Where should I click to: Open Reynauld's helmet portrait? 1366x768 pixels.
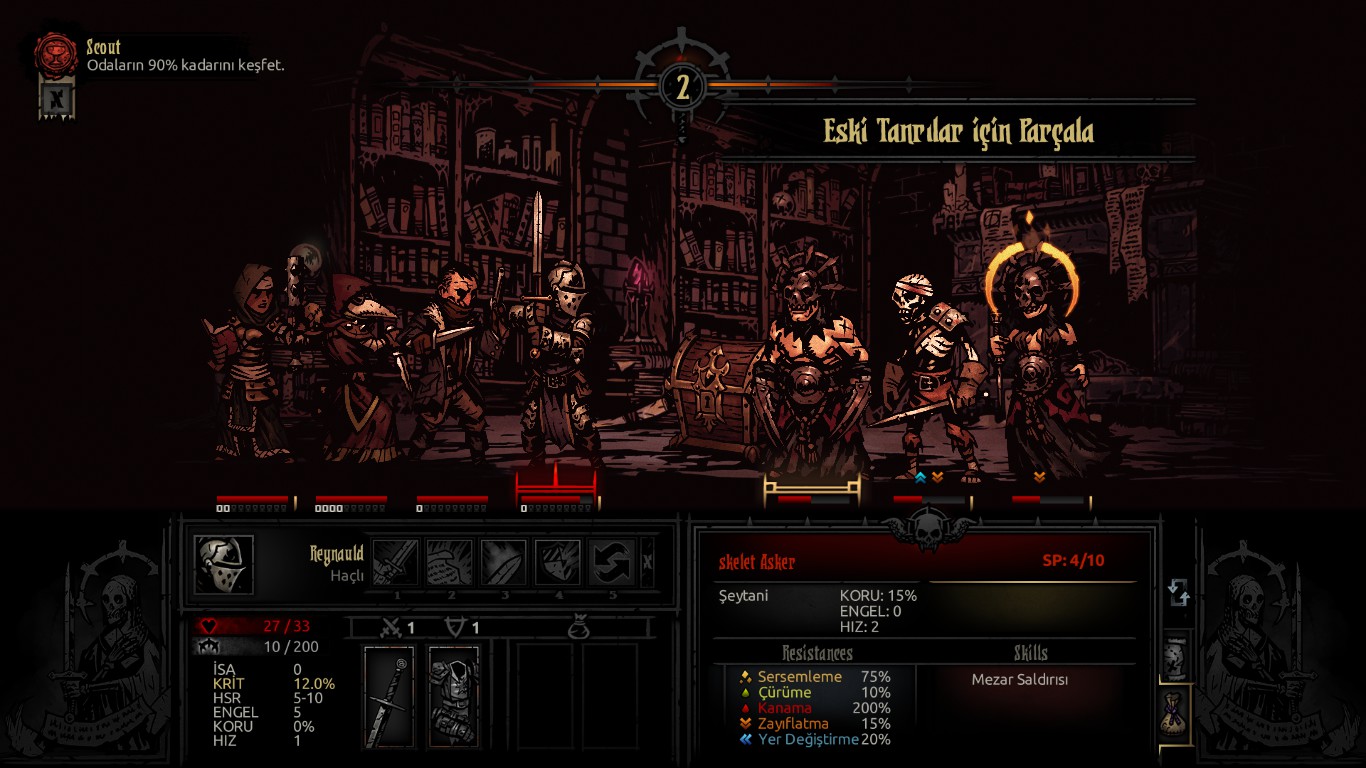click(x=224, y=565)
